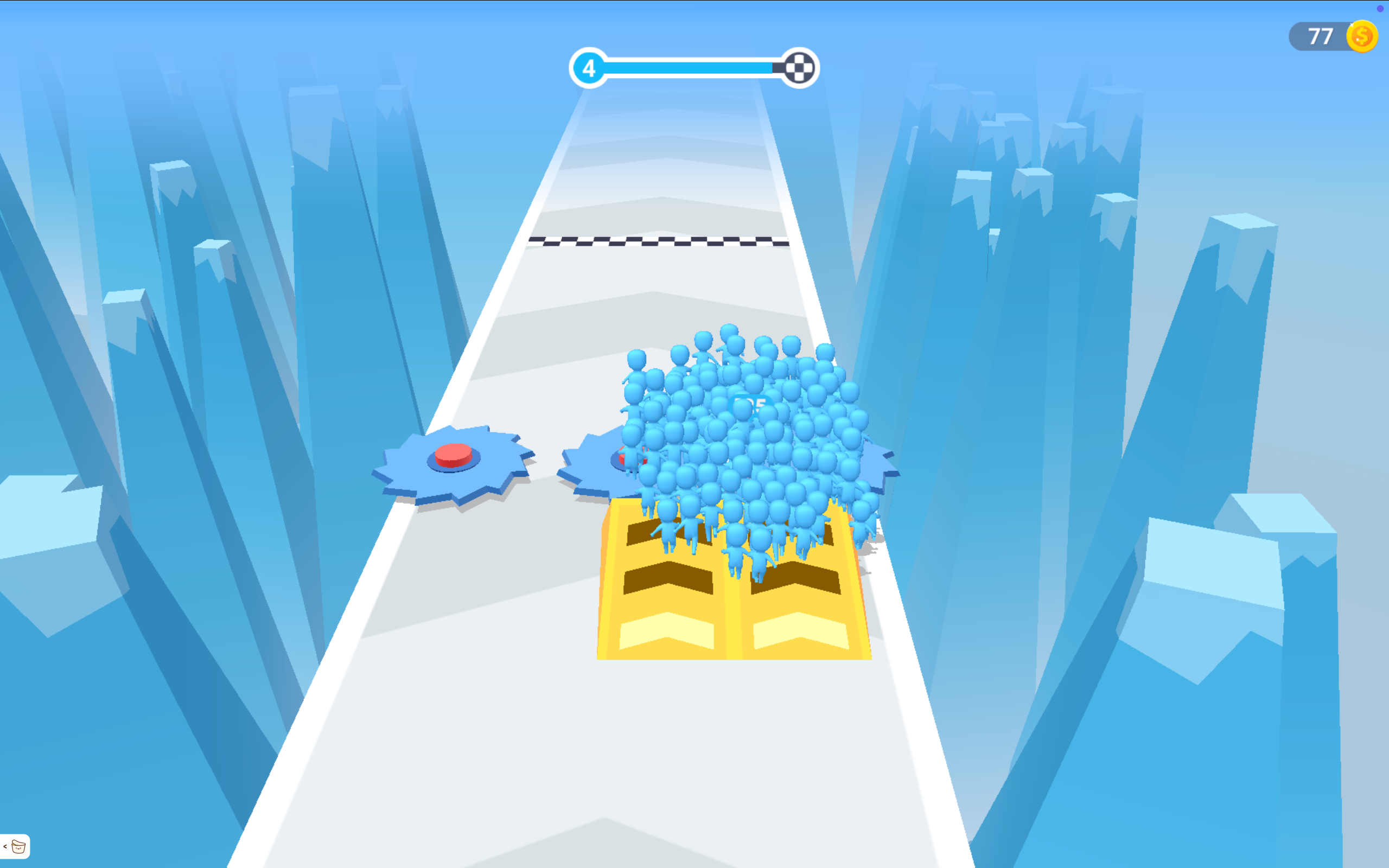1389x868 pixels.
Task: Click the checkered flag at progress bar end
Action: [x=800, y=67]
